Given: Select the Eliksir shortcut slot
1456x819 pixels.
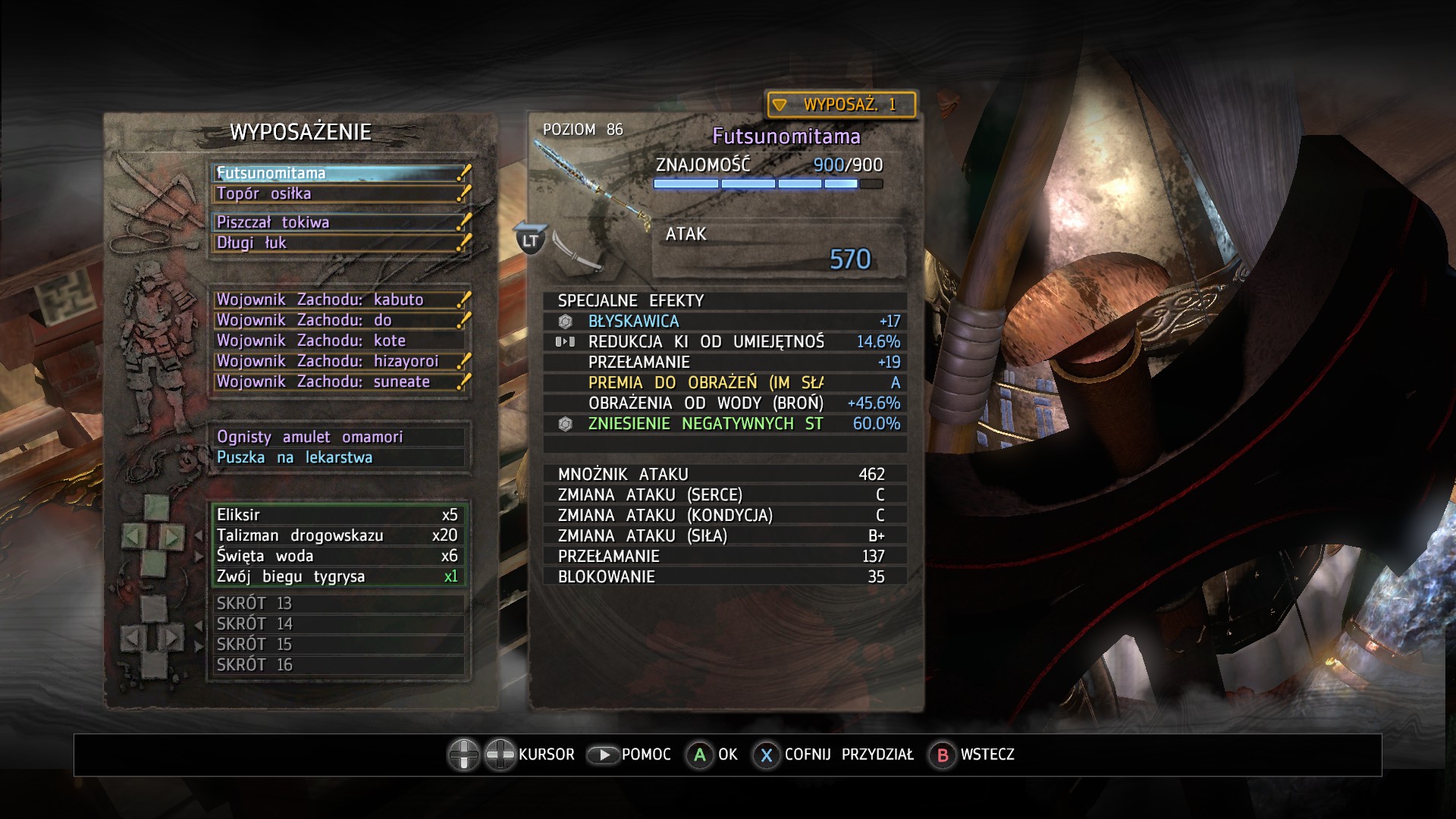Looking at the screenshot, I should coord(339,515).
